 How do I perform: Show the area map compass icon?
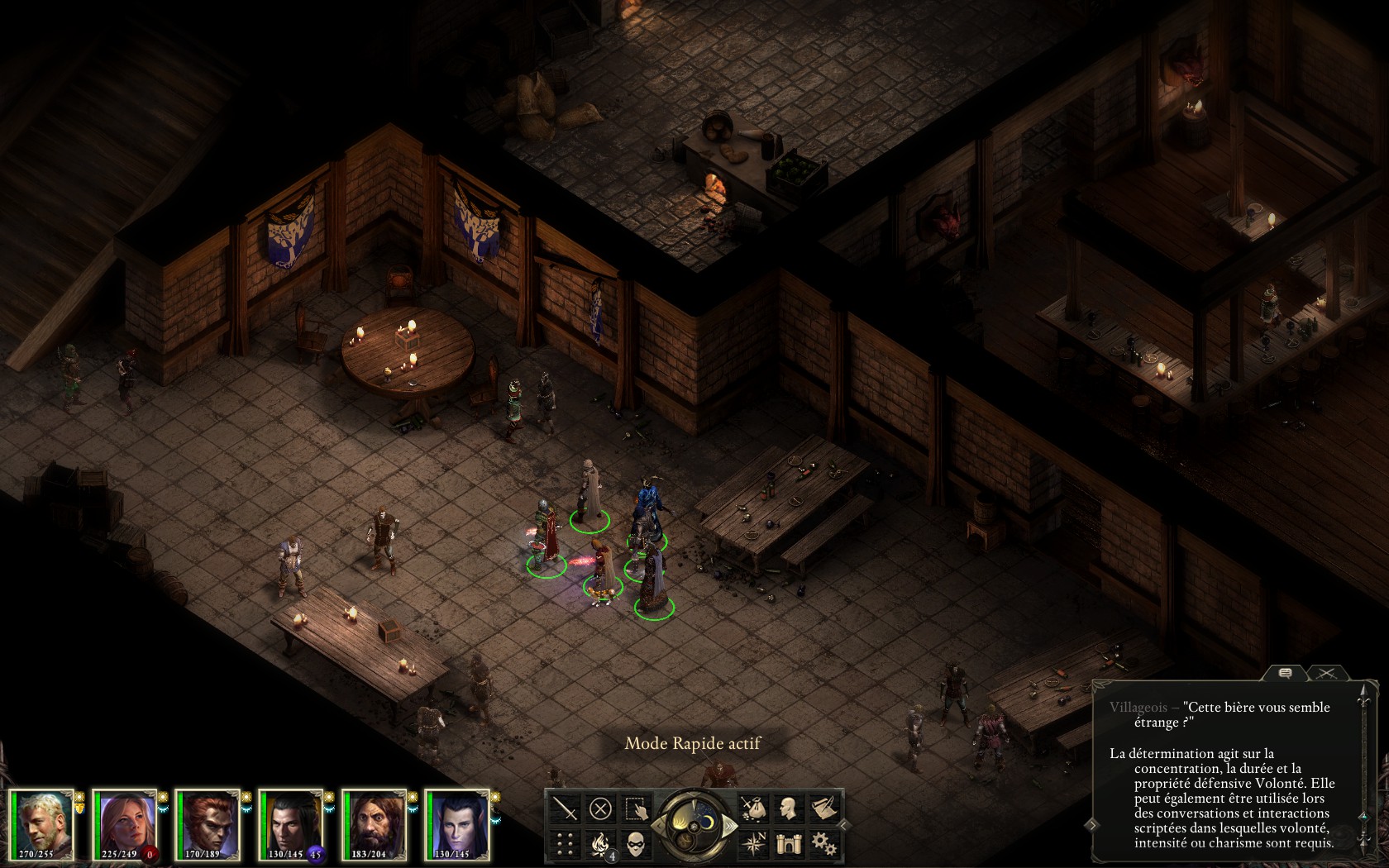pyautogui.click(x=753, y=843)
